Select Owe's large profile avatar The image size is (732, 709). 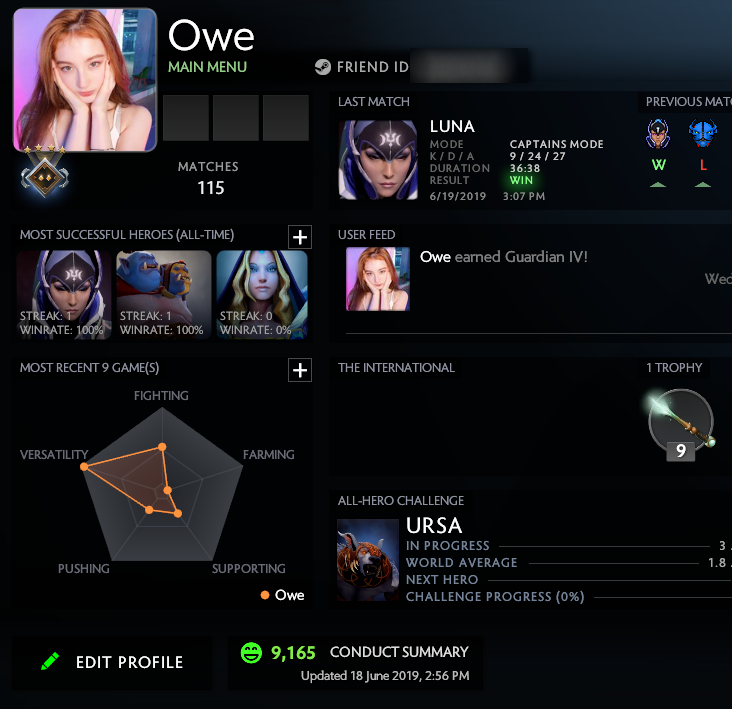[85, 79]
